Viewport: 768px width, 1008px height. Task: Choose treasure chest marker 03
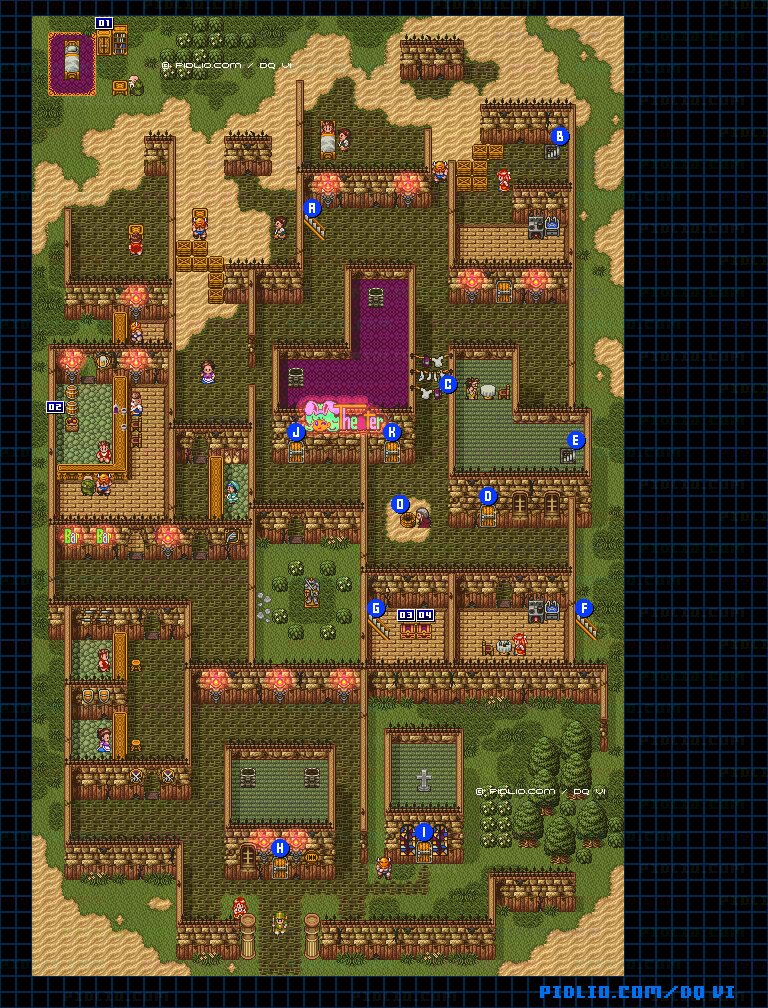coord(406,615)
